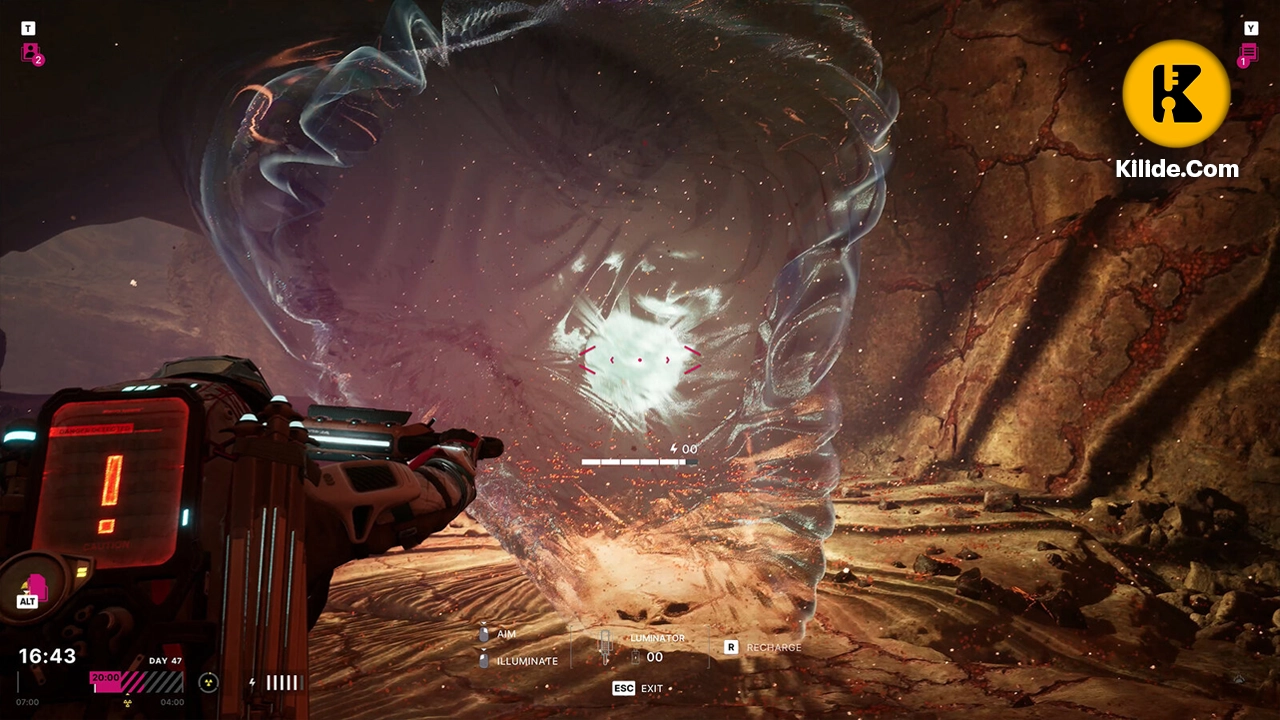Open the pink notification icon with badge 2
1280x720 pixels.
(31, 53)
